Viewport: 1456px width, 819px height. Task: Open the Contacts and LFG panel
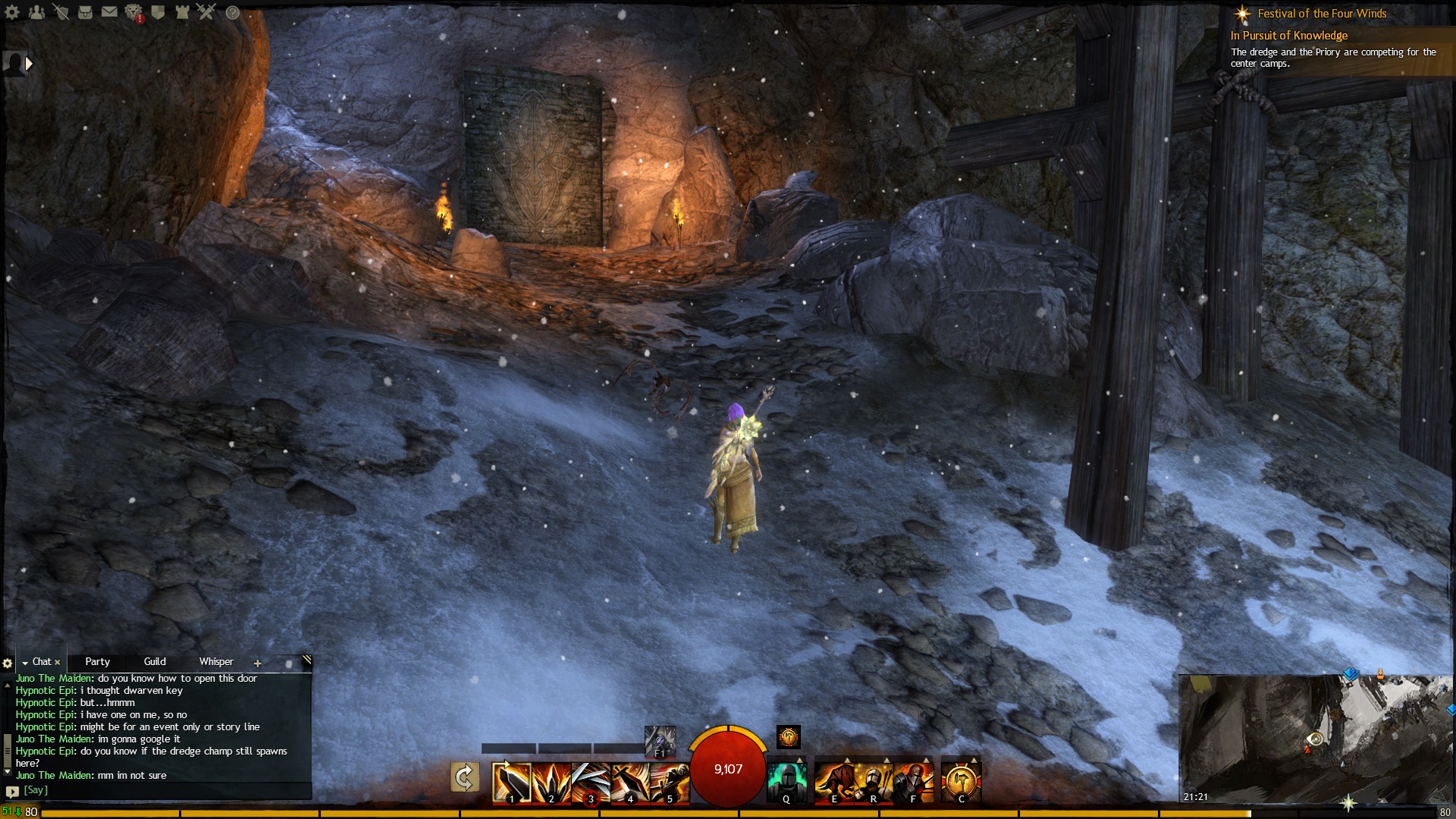(x=36, y=12)
